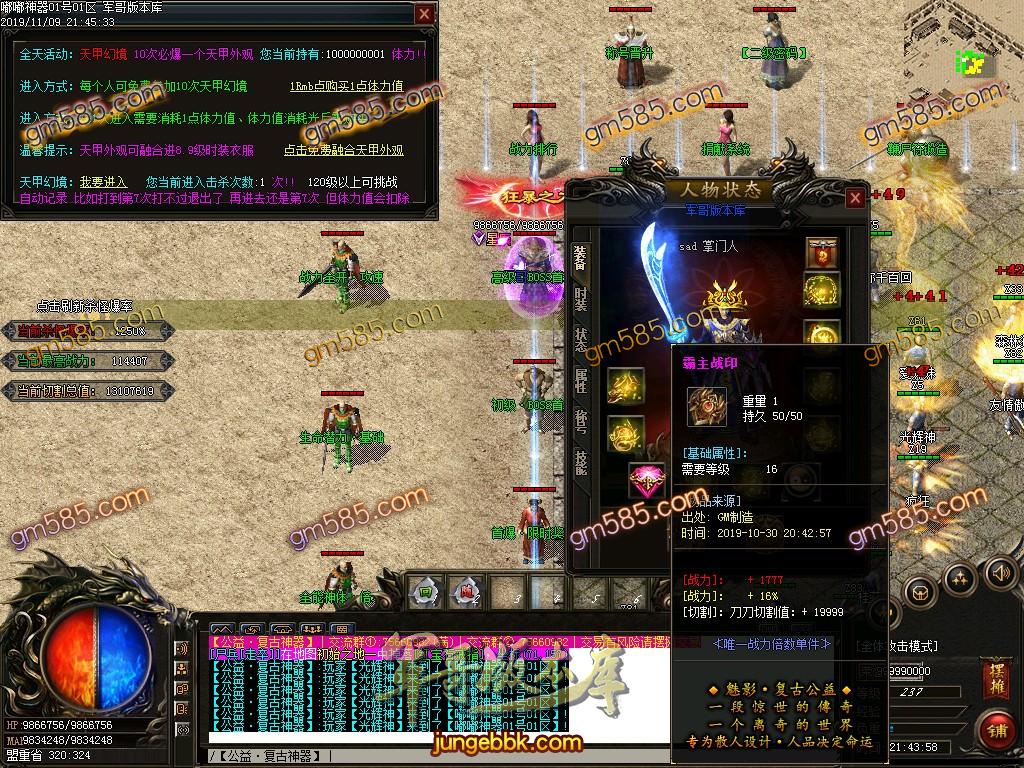Click the three-stars round button

click(959, 577)
